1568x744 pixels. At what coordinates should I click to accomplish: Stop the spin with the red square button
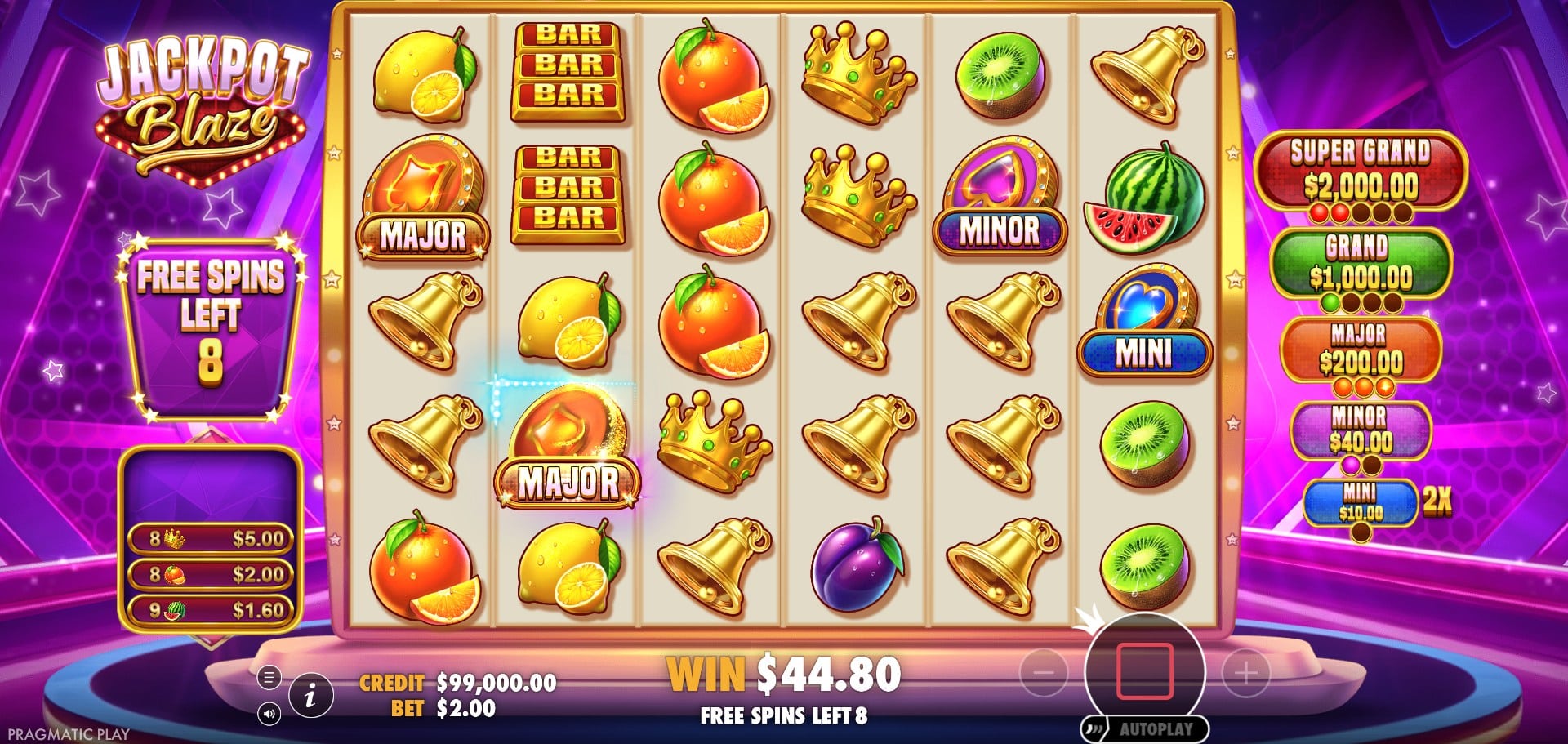tap(1144, 671)
